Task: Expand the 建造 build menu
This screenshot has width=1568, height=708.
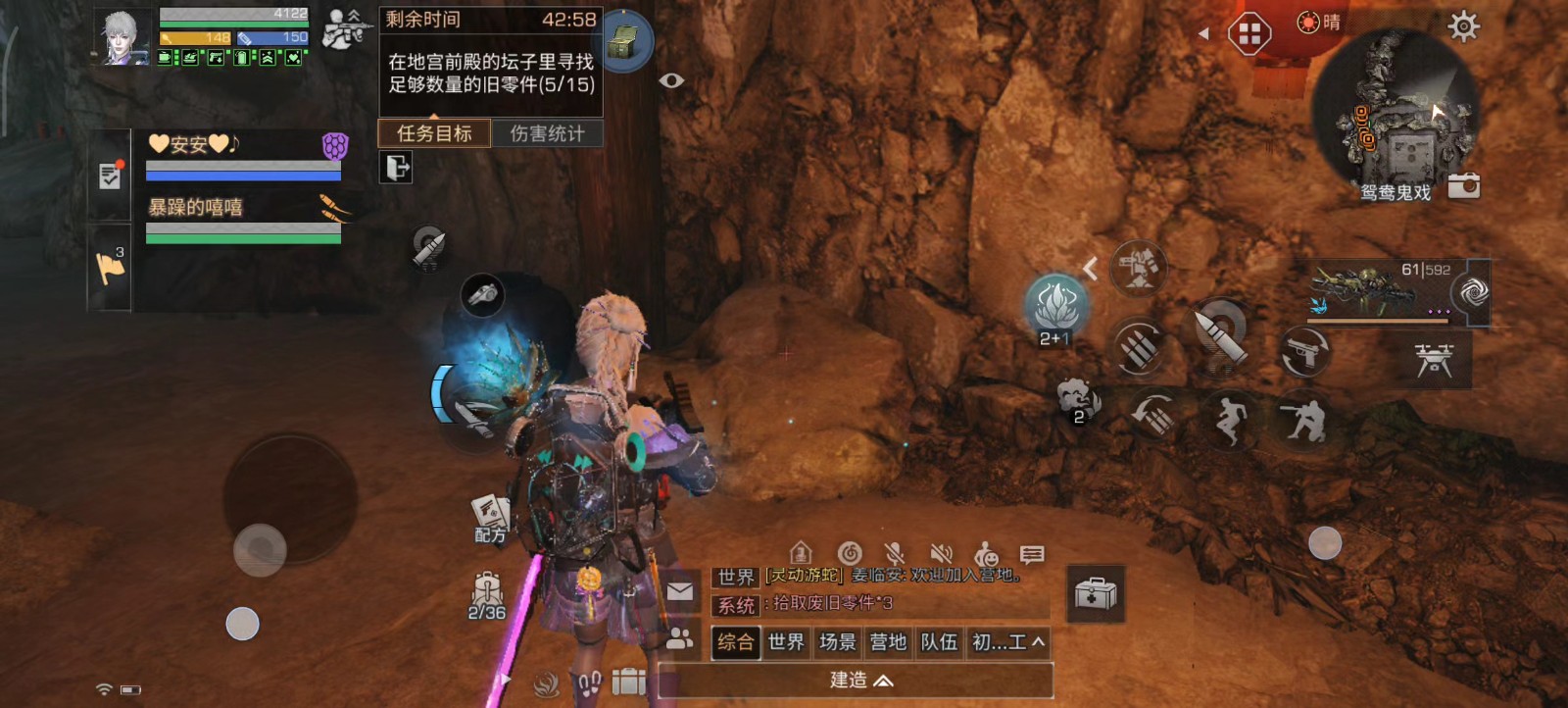Action: (857, 681)
